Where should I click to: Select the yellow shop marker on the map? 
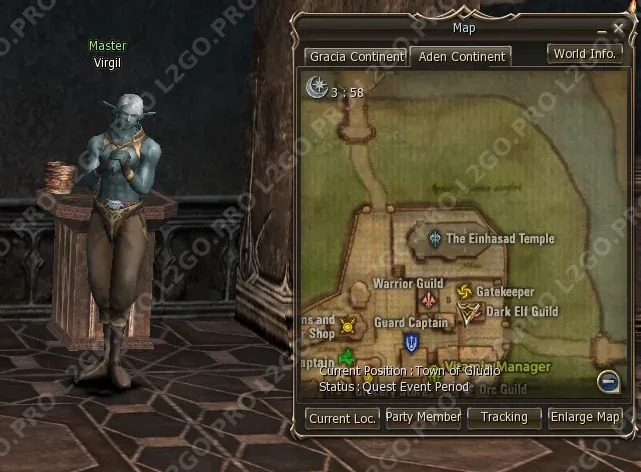point(348,325)
